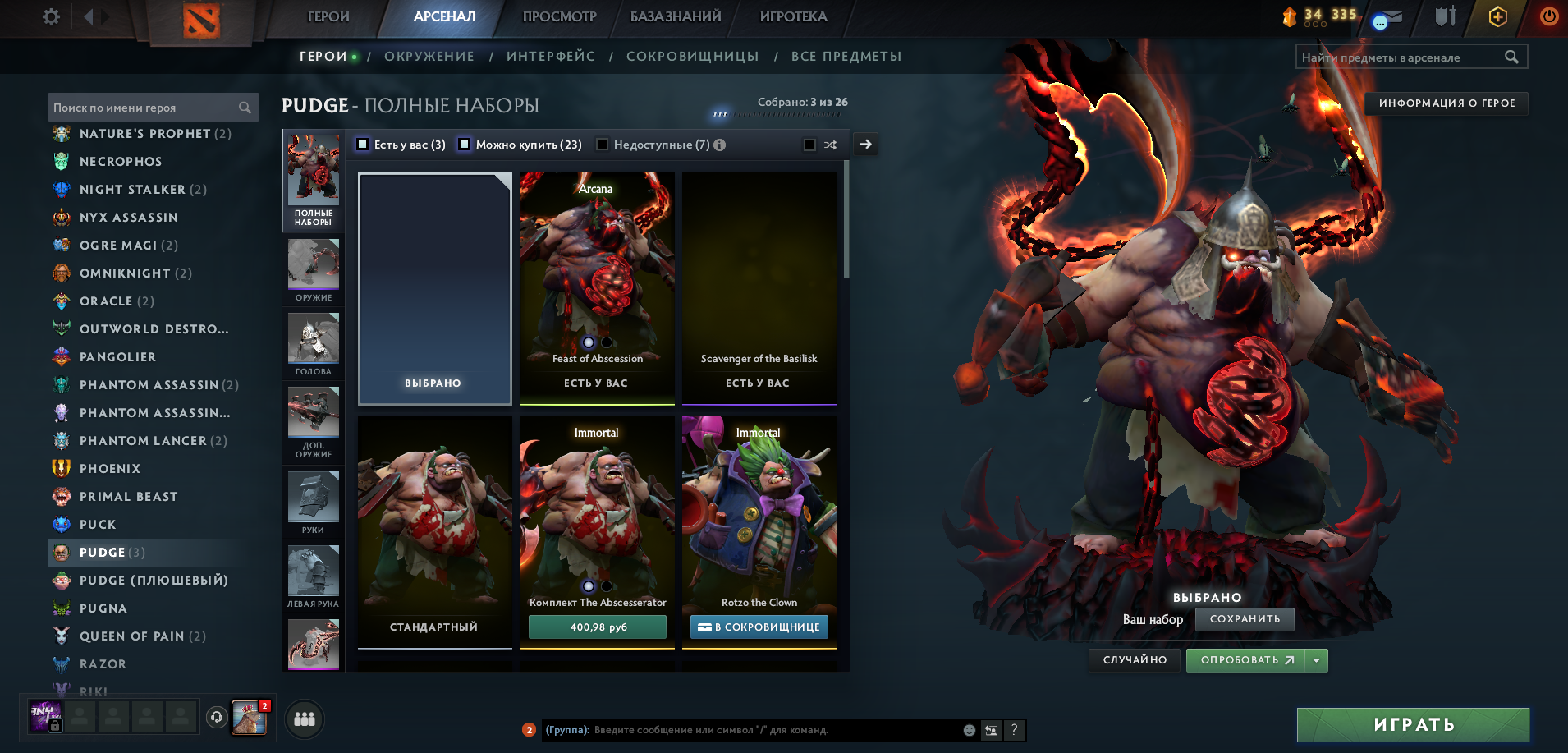1568x753 pixels.
Task: Open the settings gear icon
Action: pyautogui.click(x=51, y=16)
